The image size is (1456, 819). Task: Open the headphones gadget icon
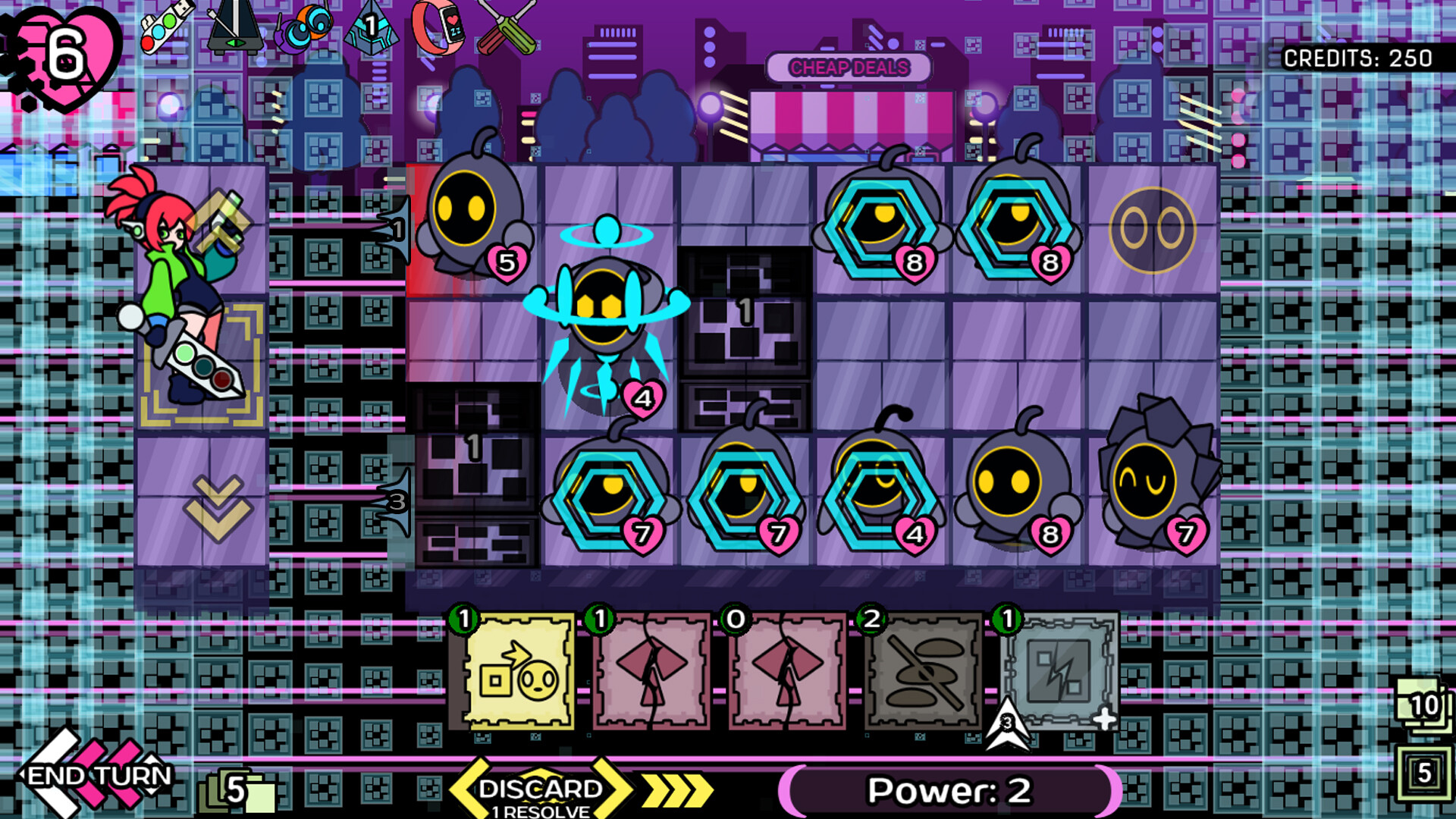pos(303,27)
